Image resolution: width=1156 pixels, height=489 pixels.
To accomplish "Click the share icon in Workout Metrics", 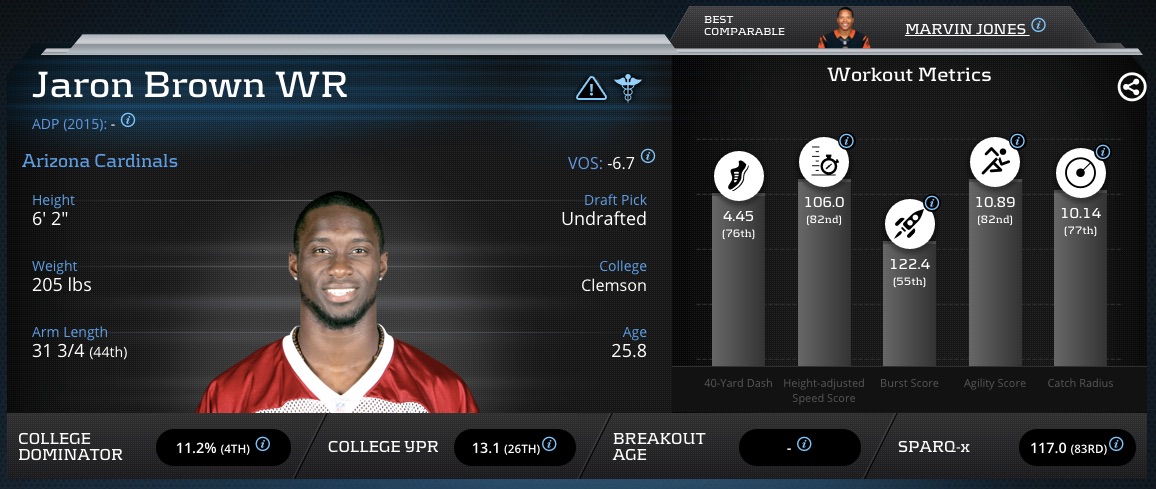I will [1131, 88].
